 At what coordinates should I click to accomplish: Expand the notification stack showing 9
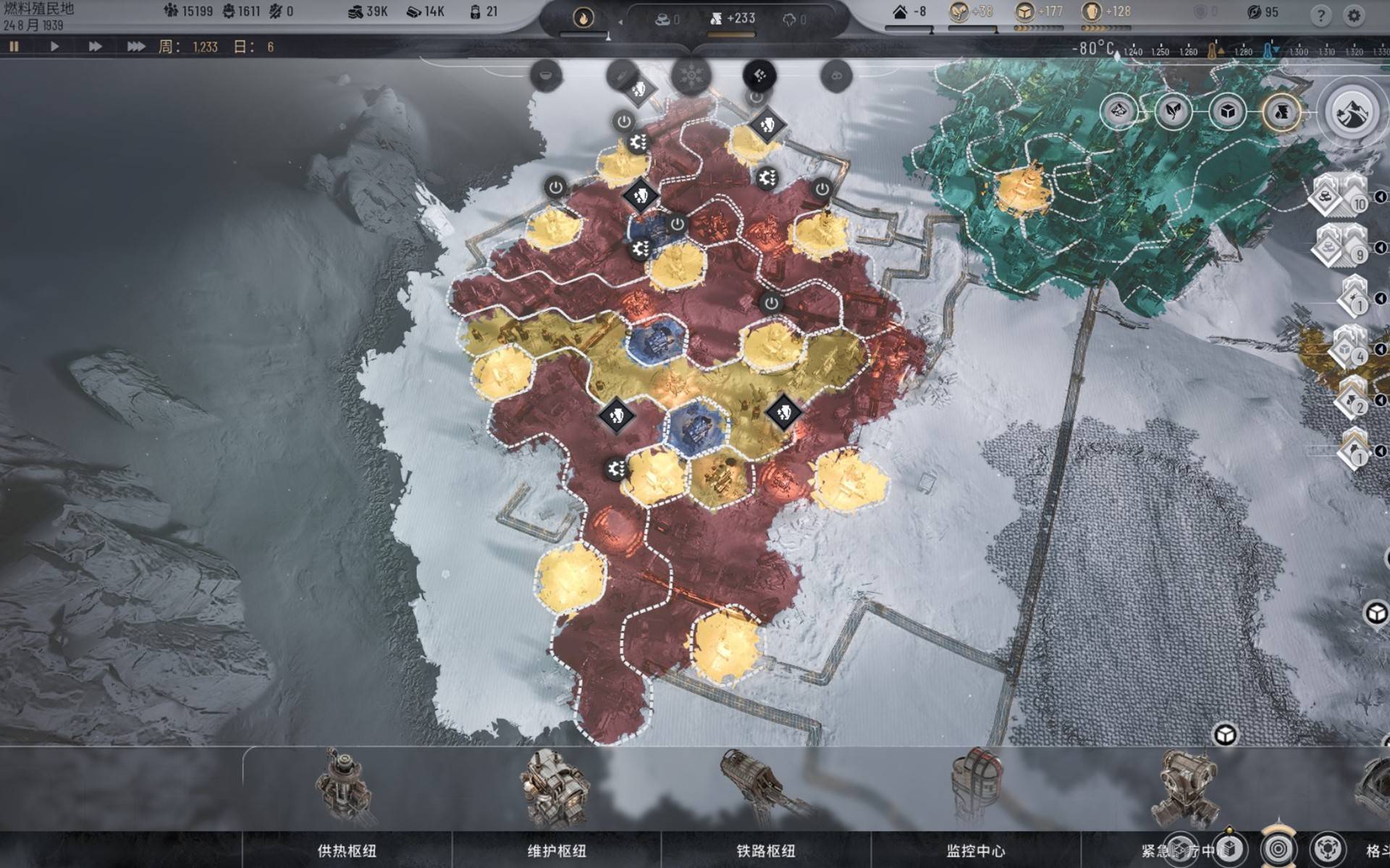point(1338,246)
